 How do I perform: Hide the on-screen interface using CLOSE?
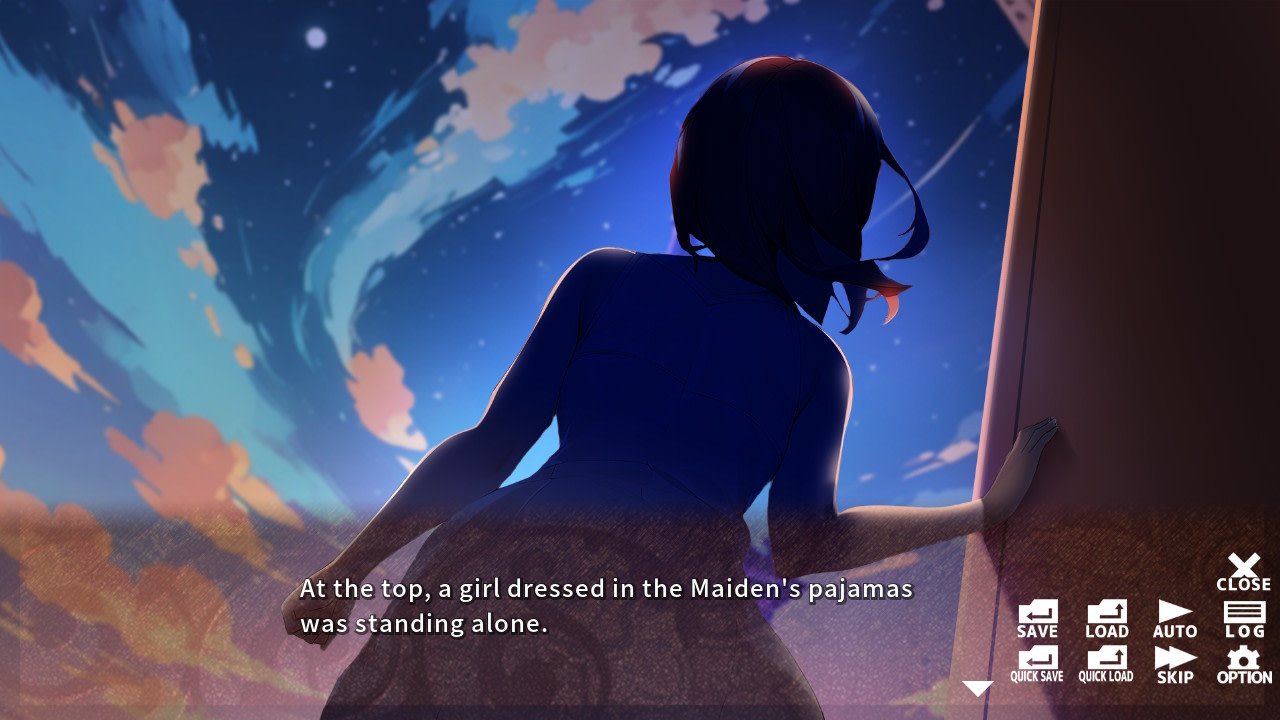(1243, 566)
